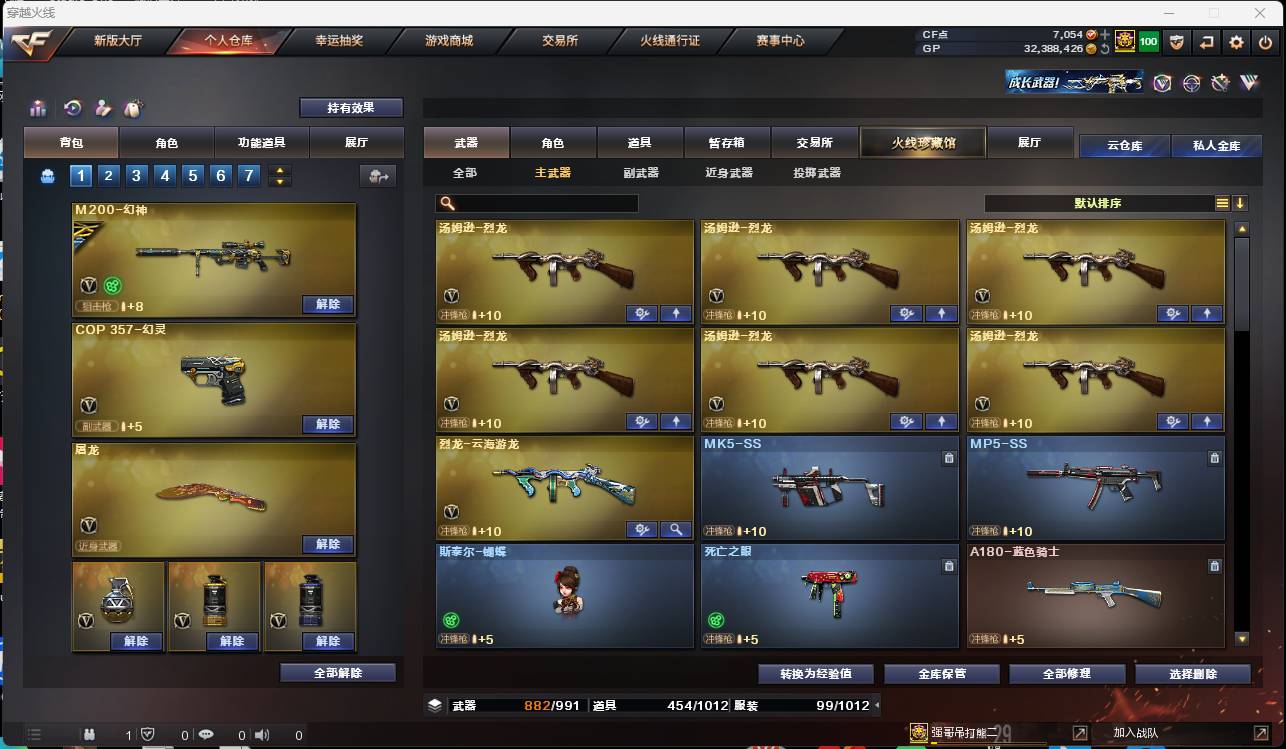
Task: Select backpack slot number 3
Action: (136, 175)
